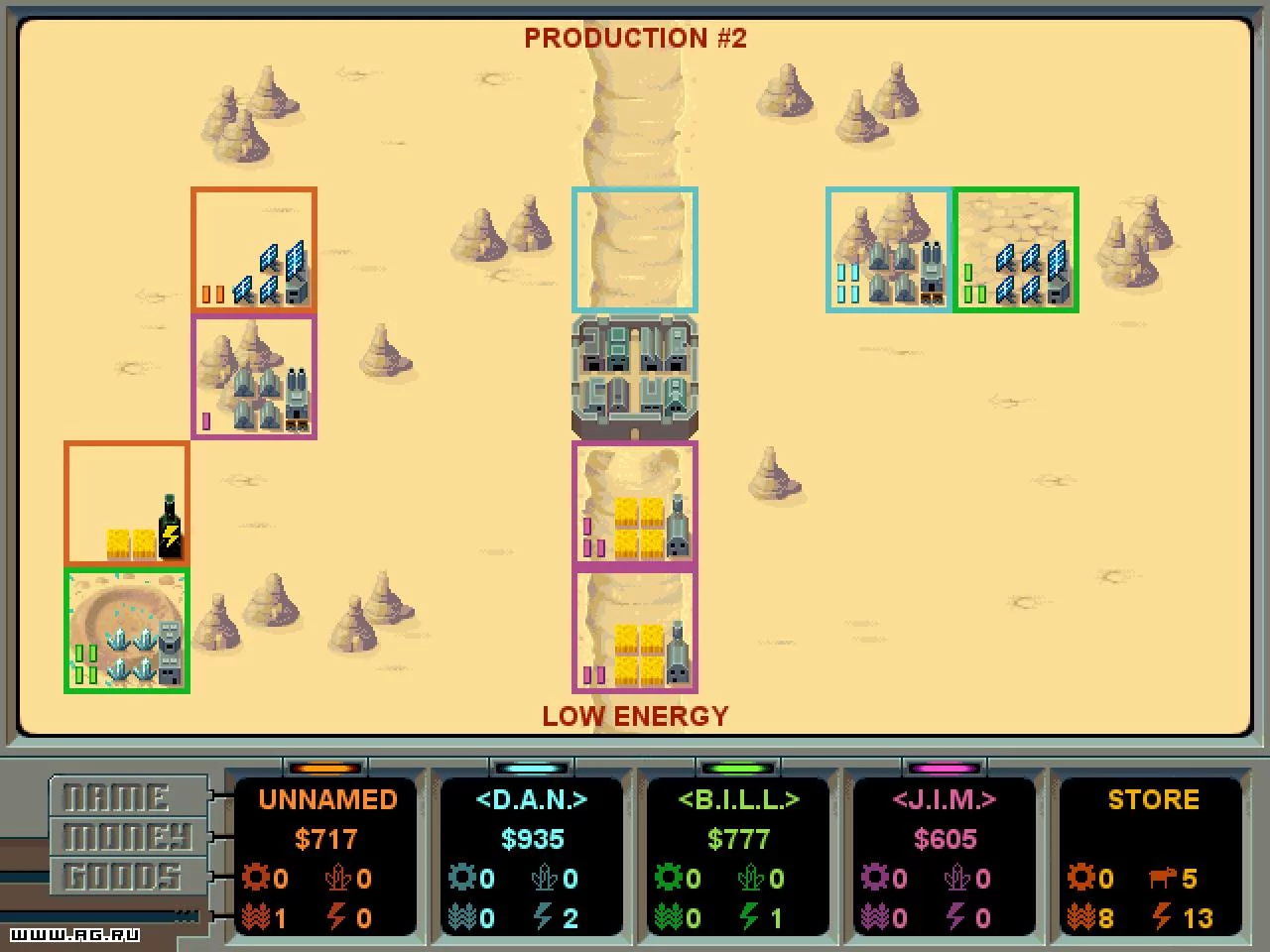This screenshot has width=1270, height=952.
Task: Choose the magenta-bordered mountain mining plot
Action: pos(254,377)
